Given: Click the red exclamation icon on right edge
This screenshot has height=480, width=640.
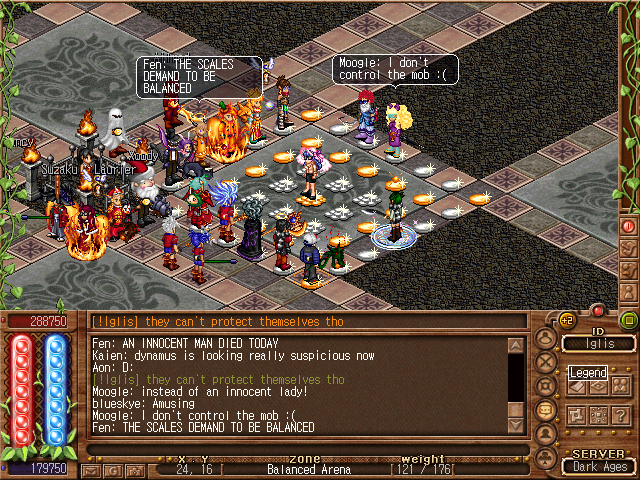Looking at the screenshot, I should [x=629, y=226].
